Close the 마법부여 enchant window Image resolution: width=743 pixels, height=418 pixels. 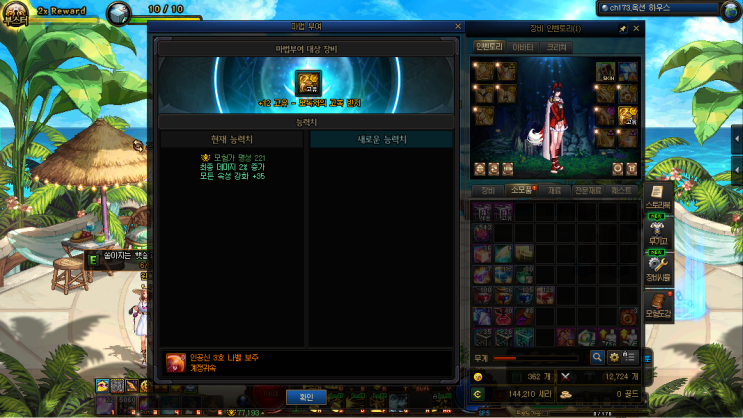[458, 27]
